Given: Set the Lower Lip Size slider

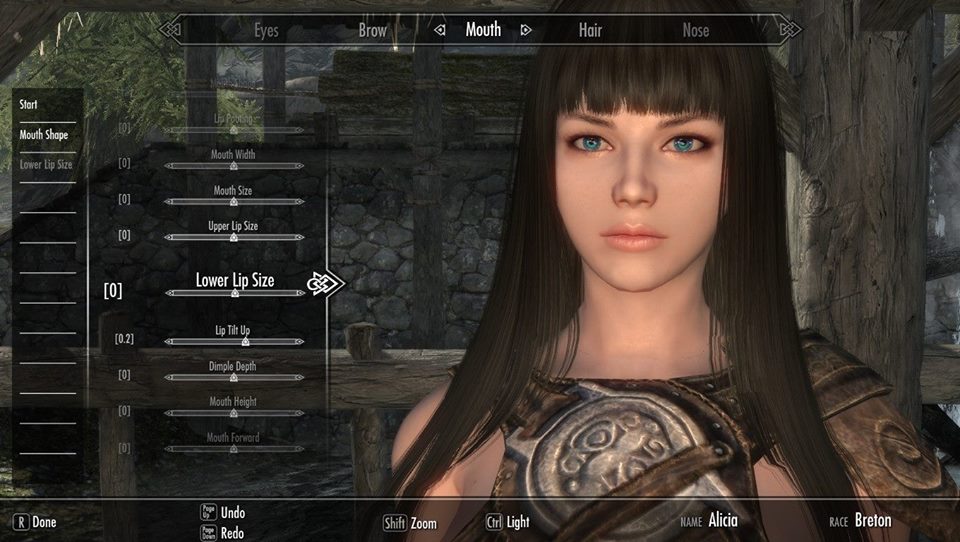Looking at the screenshot, I should [234, 293].
